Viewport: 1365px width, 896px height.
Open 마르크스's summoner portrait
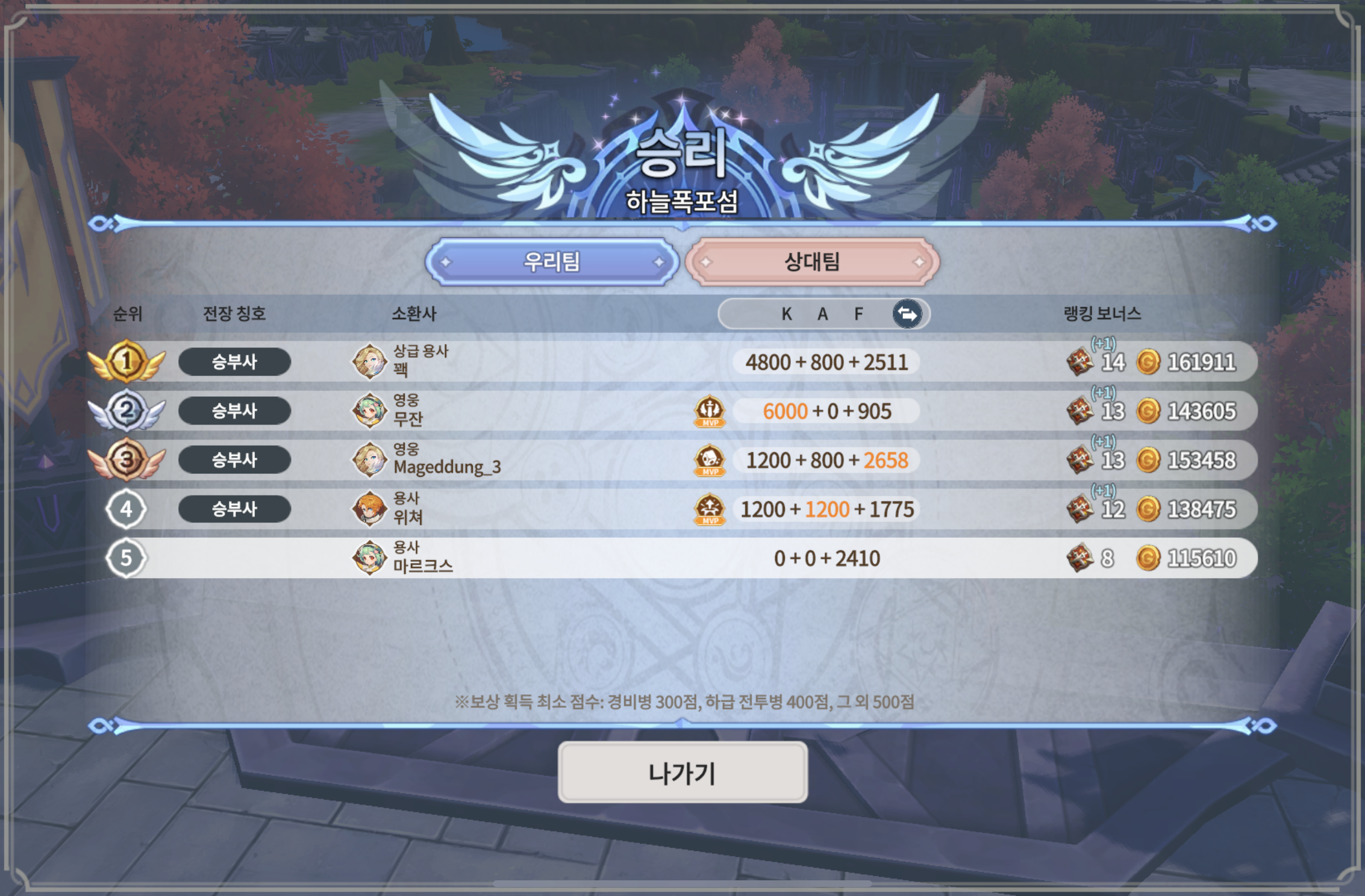click(369, 558)
